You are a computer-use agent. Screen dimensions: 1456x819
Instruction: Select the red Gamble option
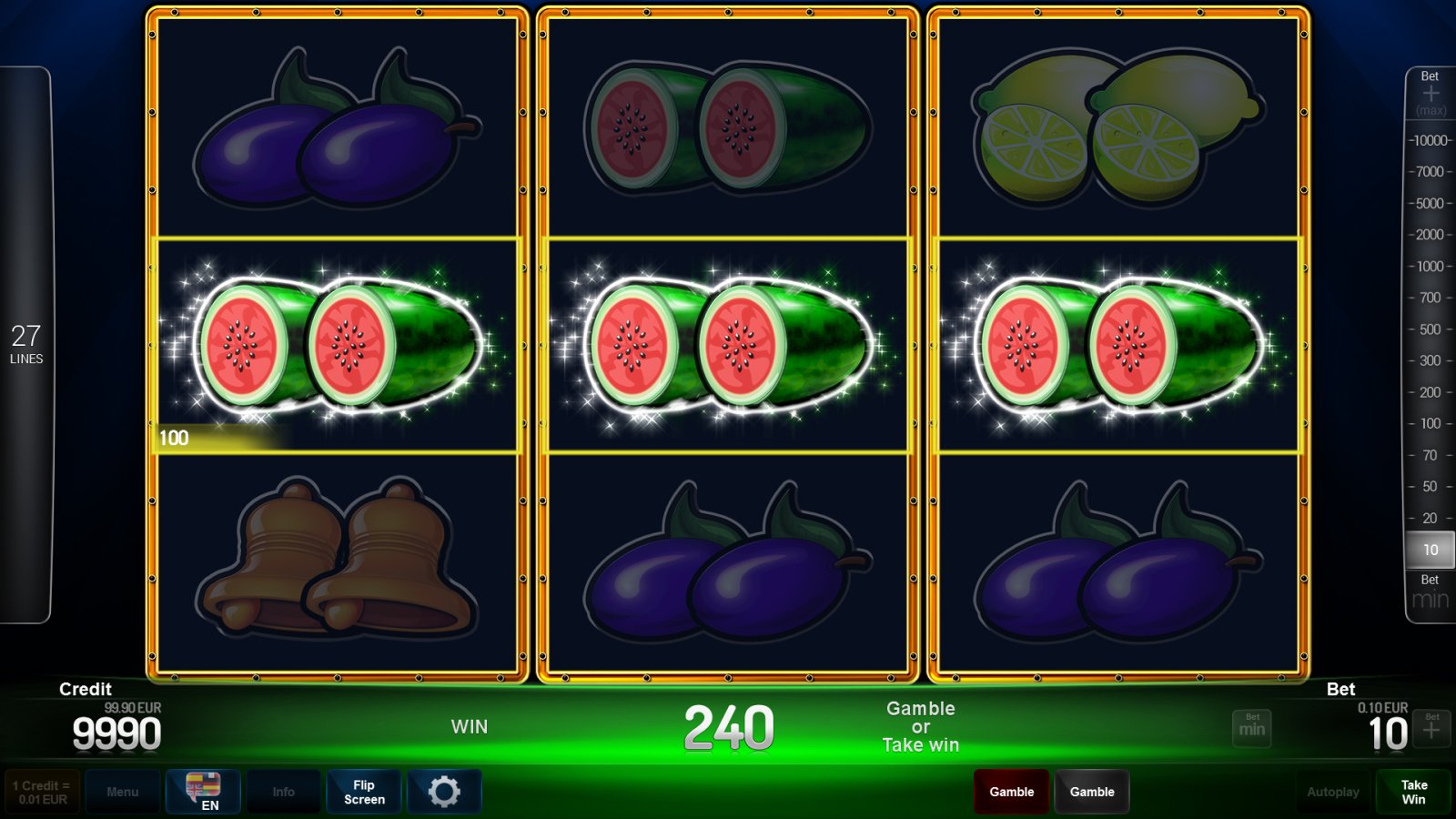click(1011, 791)
